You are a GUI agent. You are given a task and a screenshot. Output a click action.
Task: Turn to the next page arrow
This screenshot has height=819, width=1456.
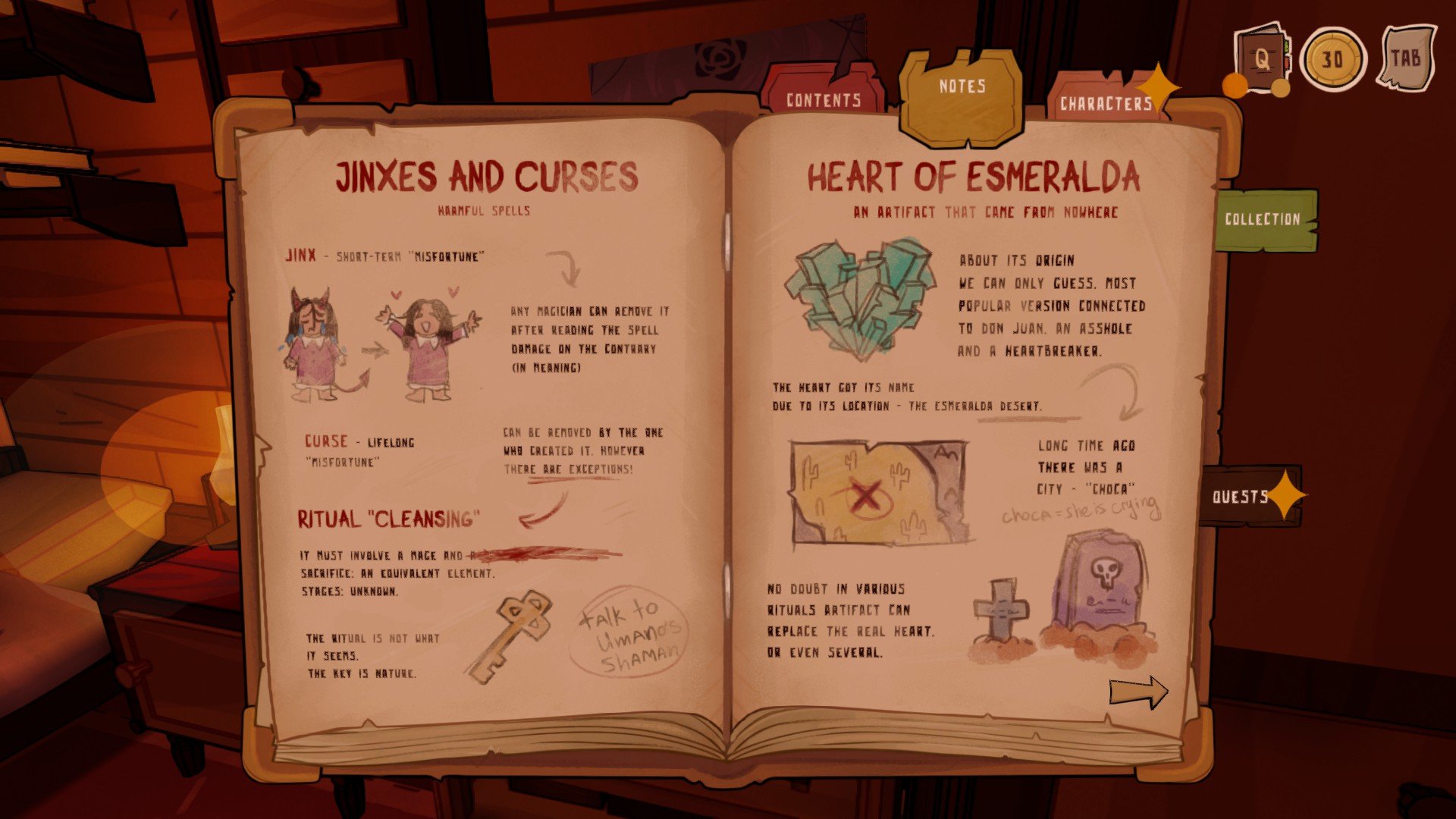point(1137,692)
